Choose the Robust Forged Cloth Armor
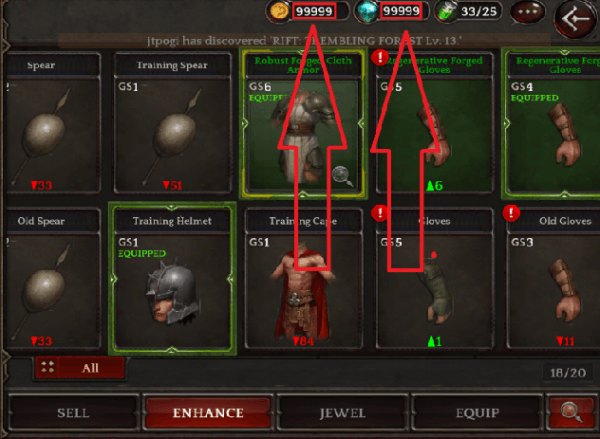Image resolution: width=600 pixels, height=439 pixels. coord(301,124)
